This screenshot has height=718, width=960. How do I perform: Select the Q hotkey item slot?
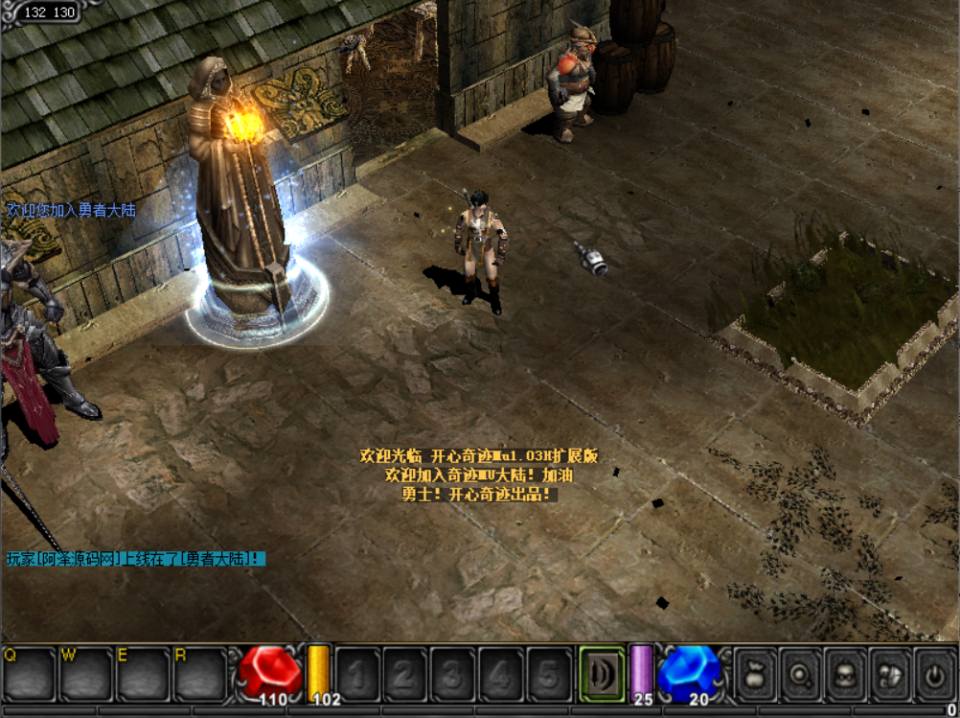point(28,674)
